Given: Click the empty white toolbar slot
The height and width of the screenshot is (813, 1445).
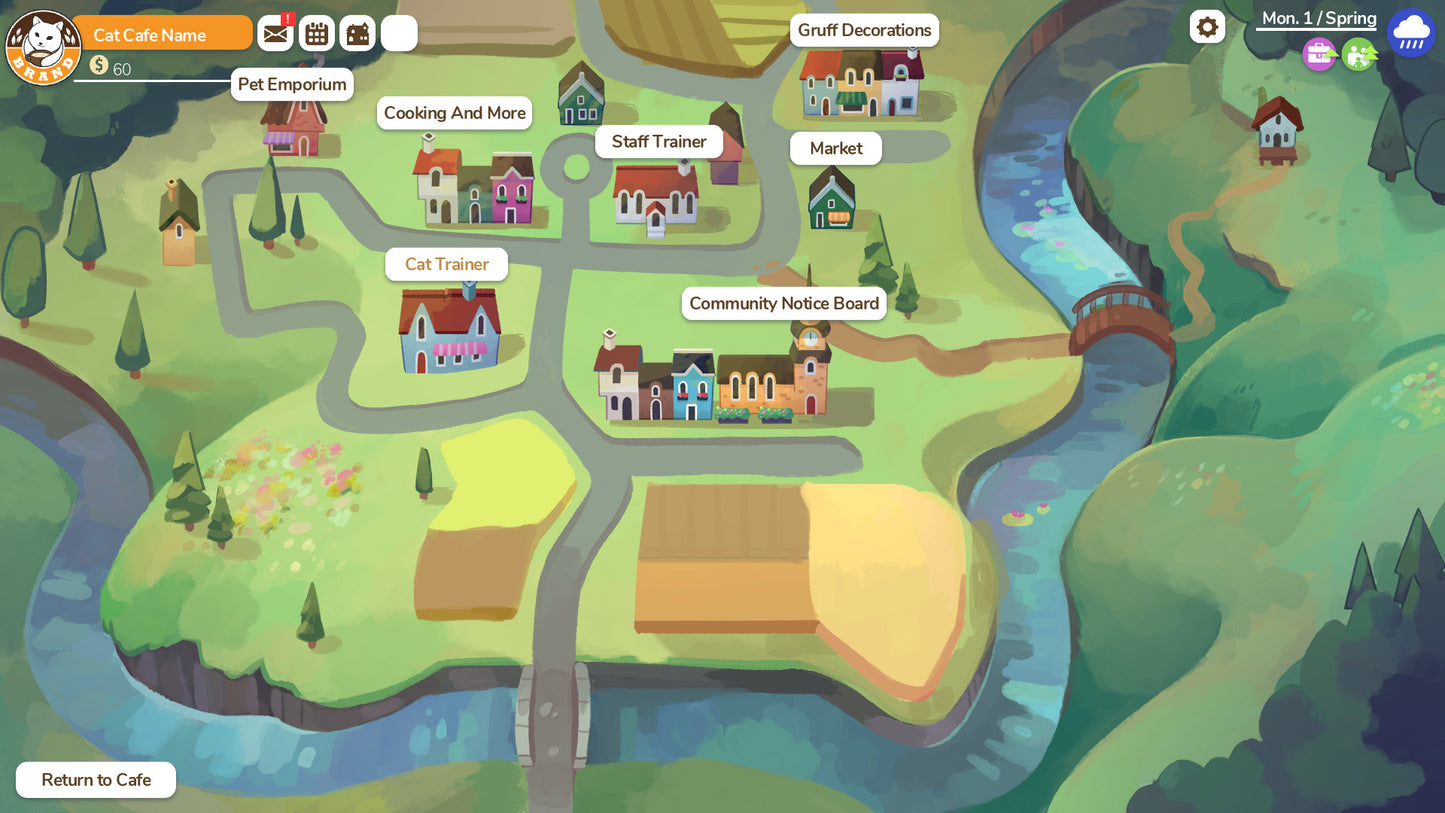Looking at the screenshot, I should tap(398, 32).
